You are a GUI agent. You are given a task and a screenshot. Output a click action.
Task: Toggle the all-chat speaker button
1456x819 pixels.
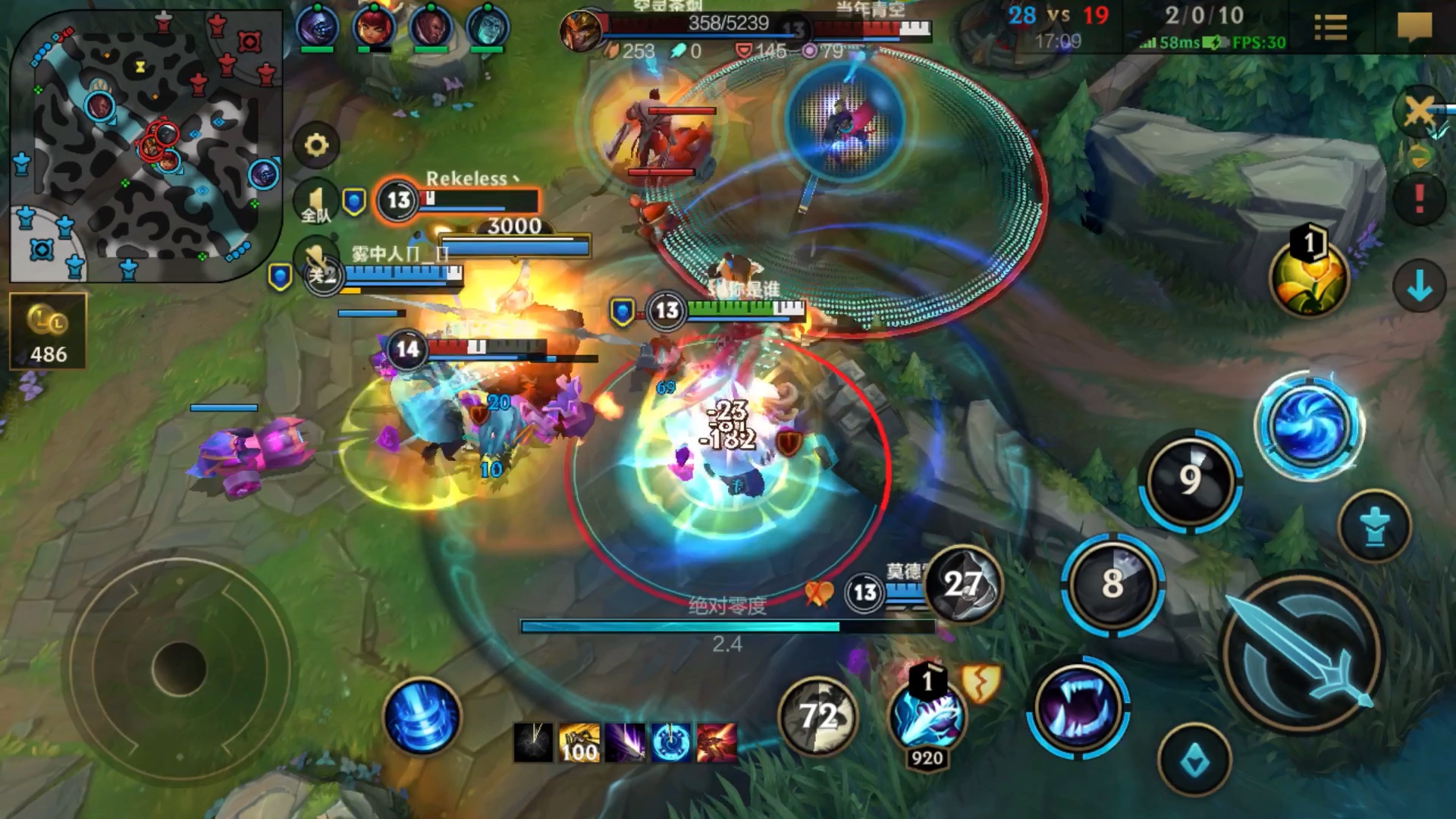(316, 203)
